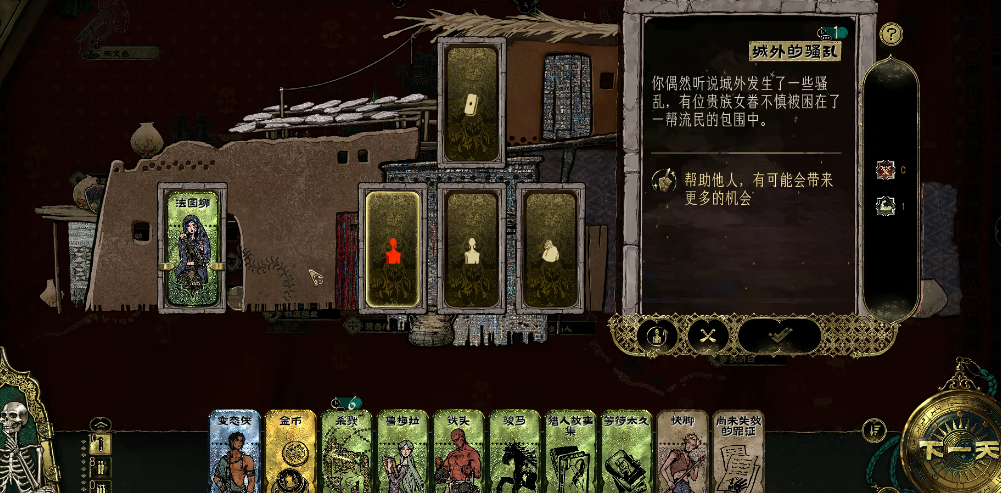Pick the 铁头 character card
This screenshot has height=493, width=1001.
(459, 455)
